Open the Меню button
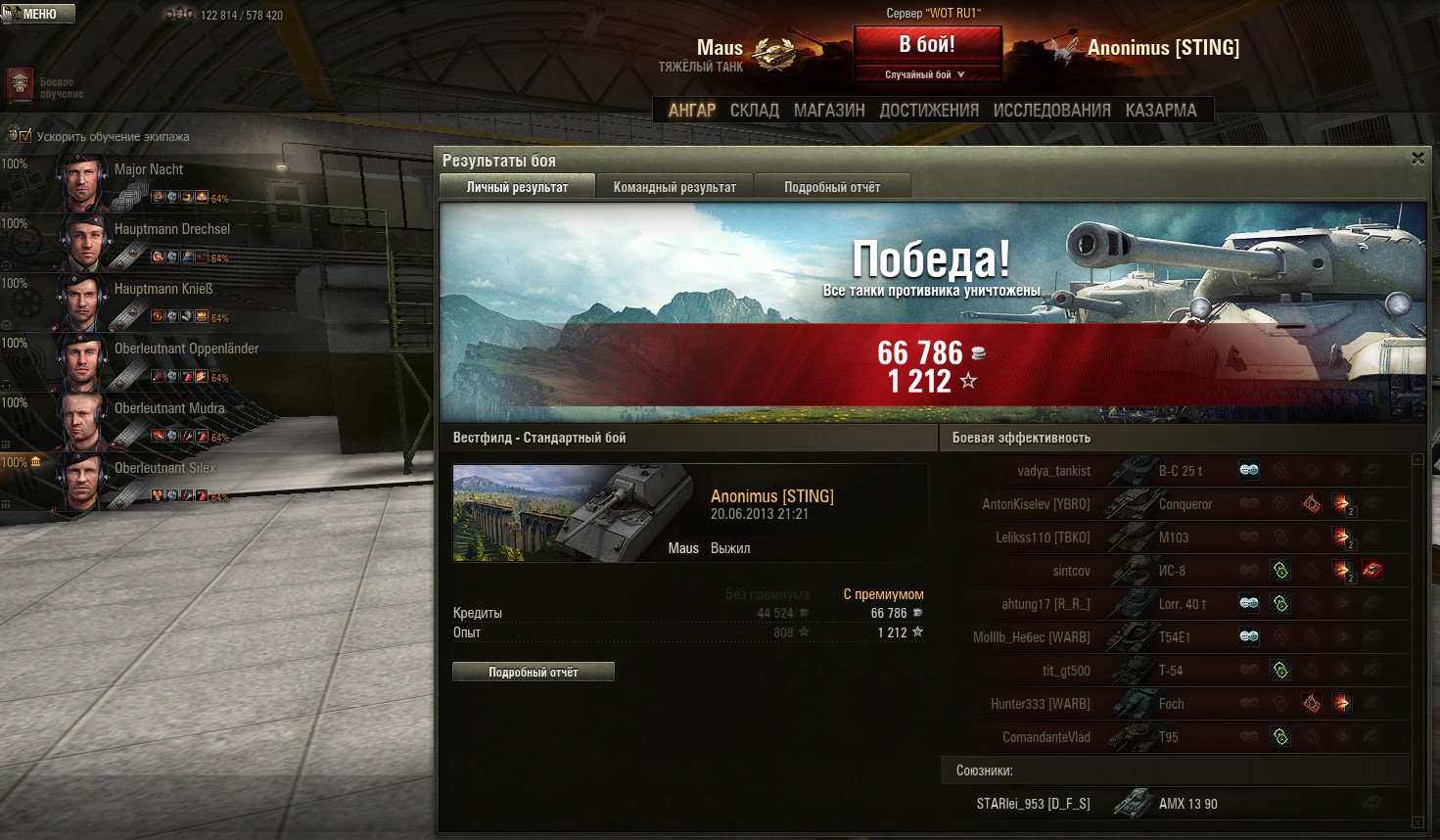The width and height of the screenshot is (1440, 840). (38, 14)
